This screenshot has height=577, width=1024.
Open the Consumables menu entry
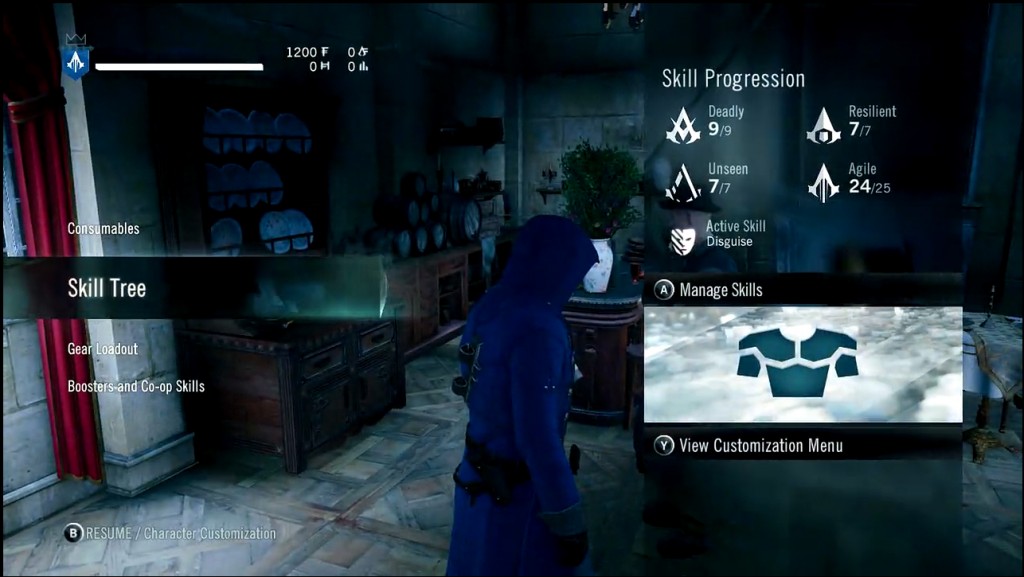pyautogui.click(x=103, y=229)
